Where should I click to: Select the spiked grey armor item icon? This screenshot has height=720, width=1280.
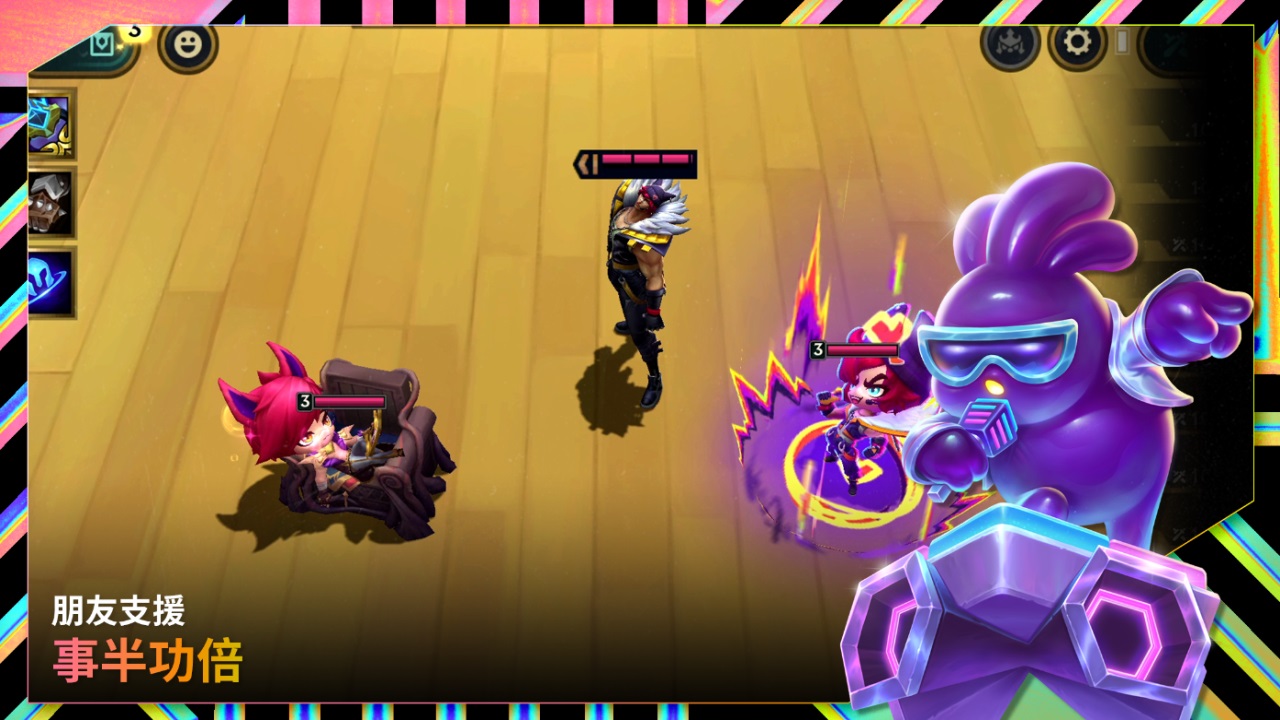point(50,204)
